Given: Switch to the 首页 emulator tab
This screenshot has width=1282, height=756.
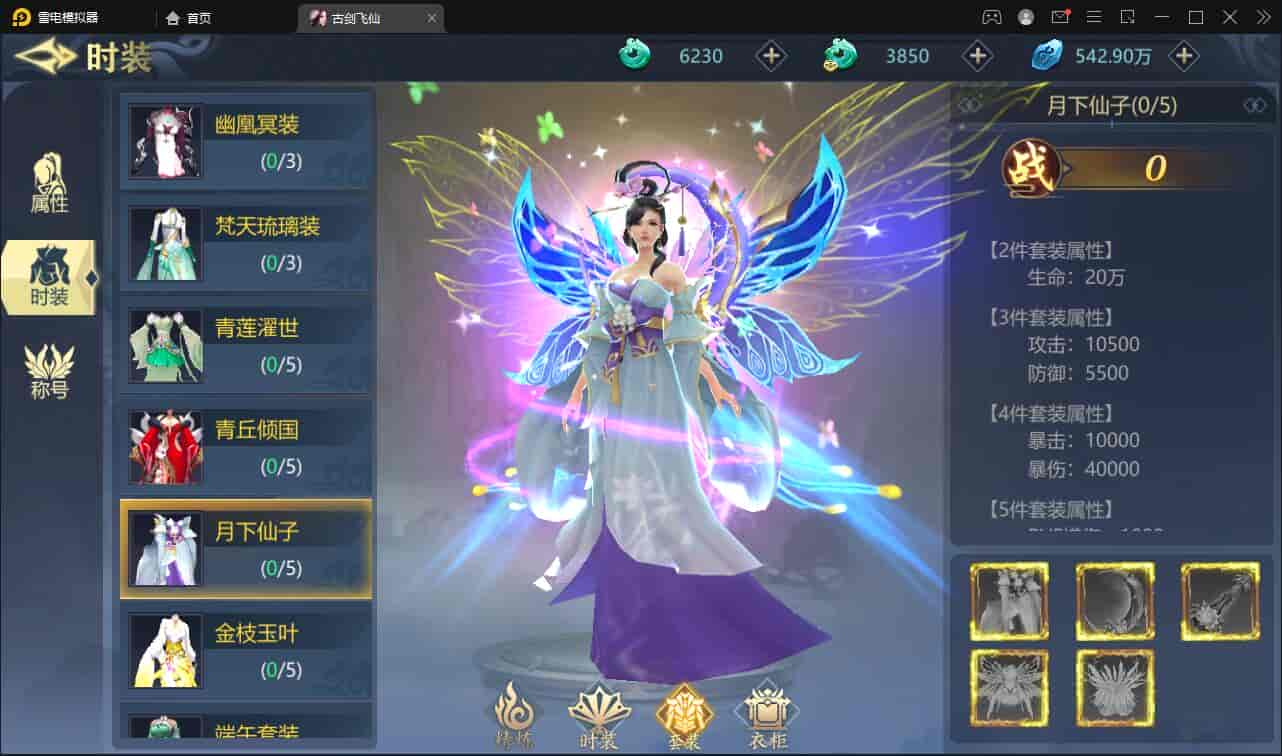Looking at the screenshot, I should 190,18.
